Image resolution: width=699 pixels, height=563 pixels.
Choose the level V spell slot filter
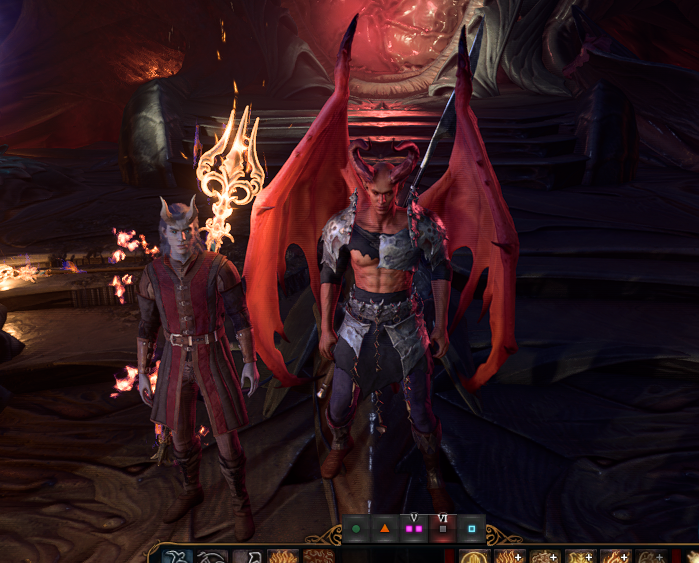[414, 528]
